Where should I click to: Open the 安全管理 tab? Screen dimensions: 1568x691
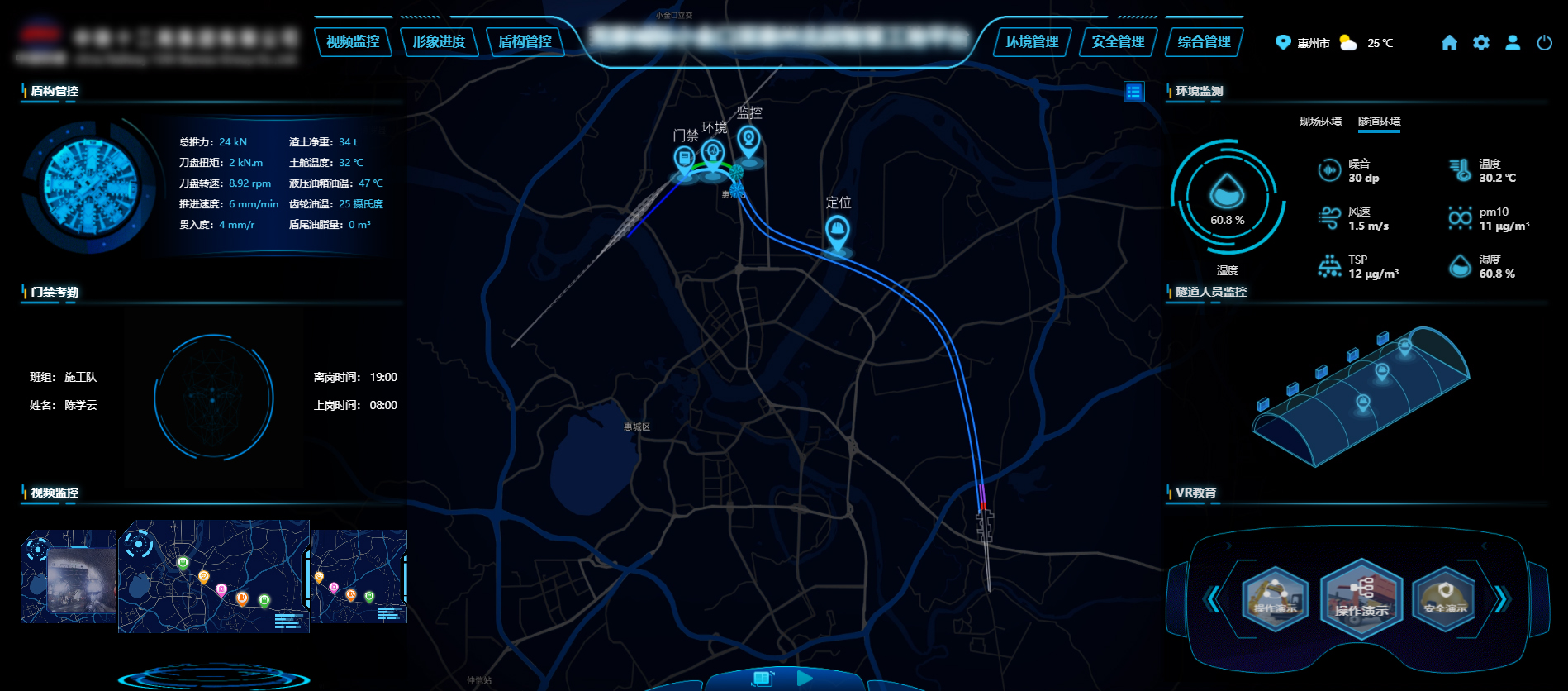[x=1118, y=41]
